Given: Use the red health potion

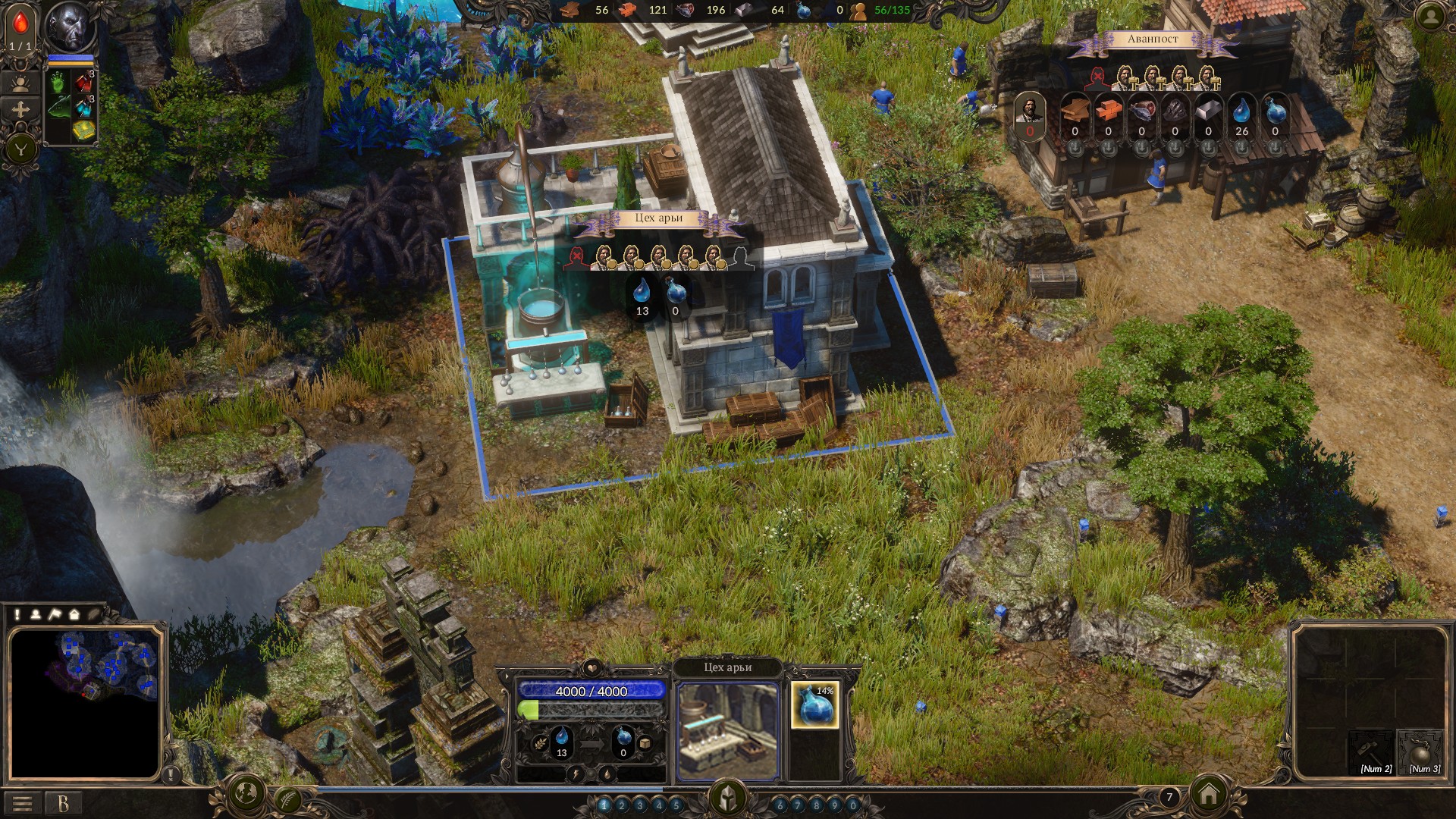Looking at the screenshot, I should tap(83, 80).
